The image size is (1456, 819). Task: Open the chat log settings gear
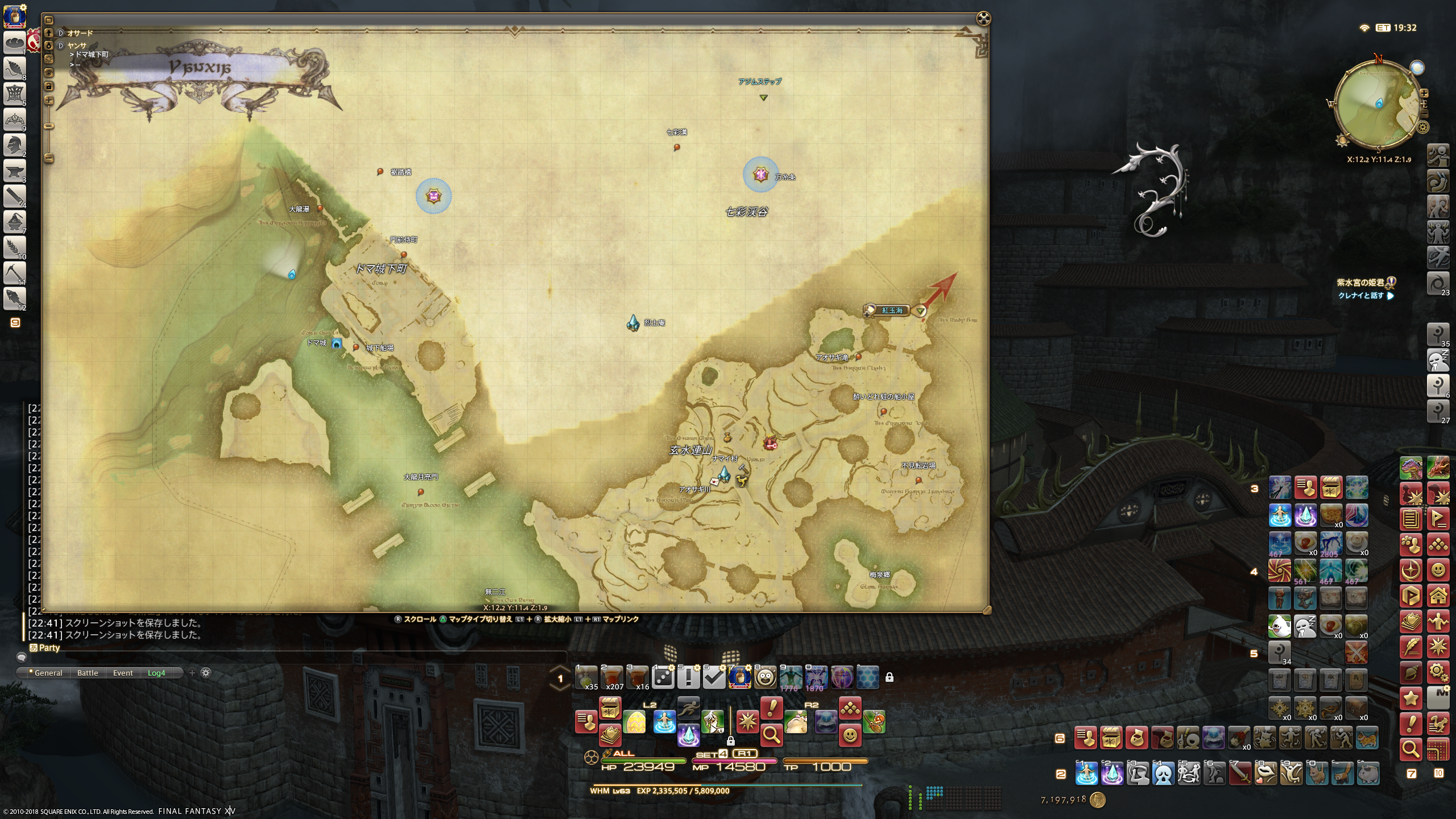tap(206, 673)
